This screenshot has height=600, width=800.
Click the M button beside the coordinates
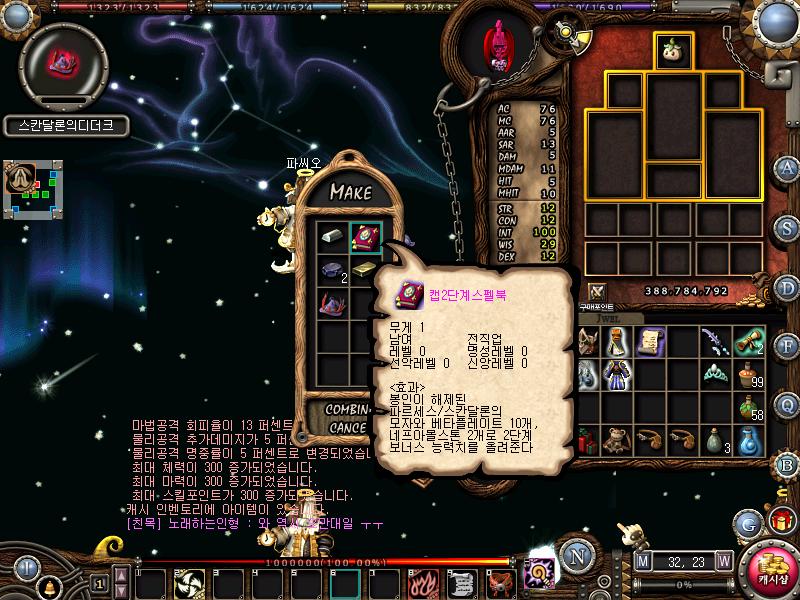click(641, 561)
